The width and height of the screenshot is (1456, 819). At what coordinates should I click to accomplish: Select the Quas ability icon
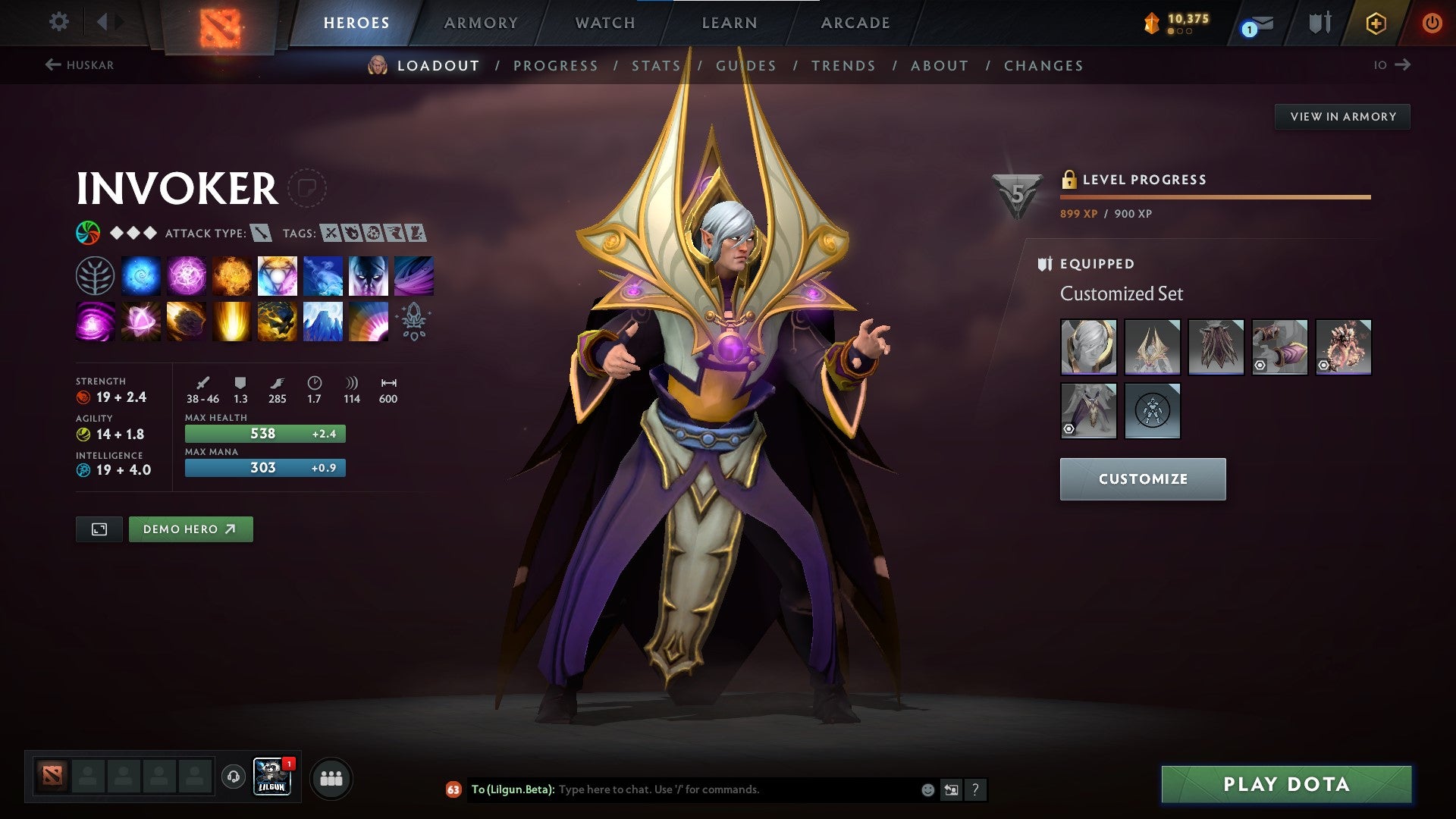pos(141,275)
